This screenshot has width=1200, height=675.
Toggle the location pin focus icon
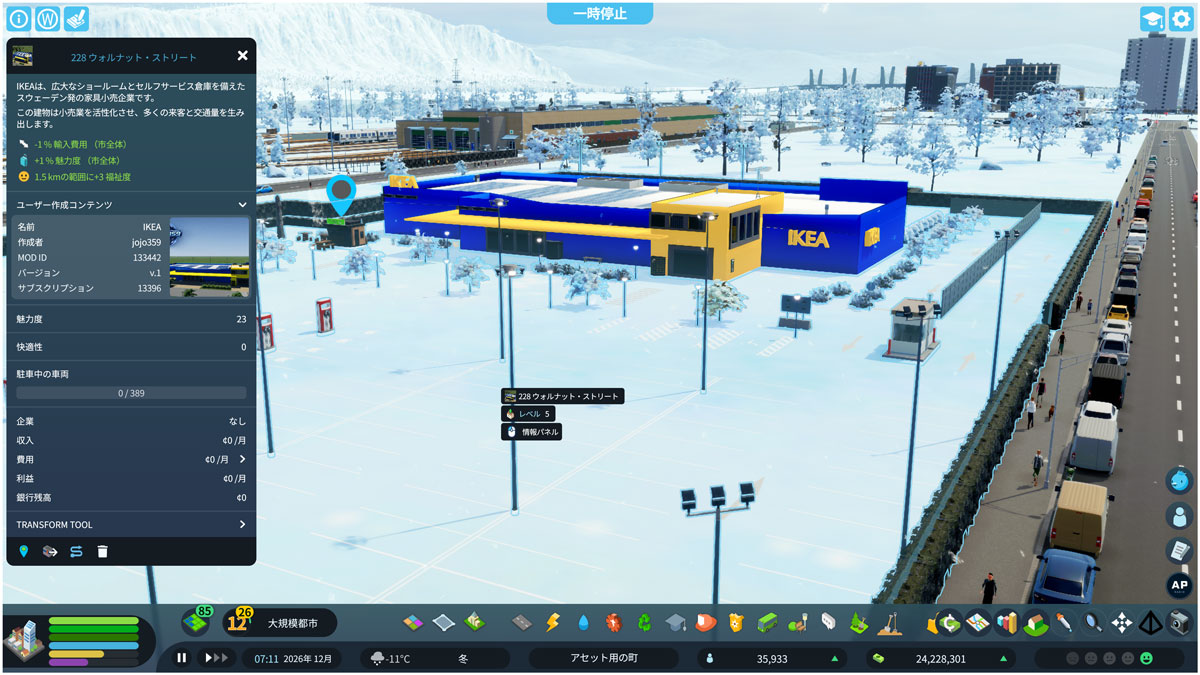pyautogui.click(x=24, y=551)
